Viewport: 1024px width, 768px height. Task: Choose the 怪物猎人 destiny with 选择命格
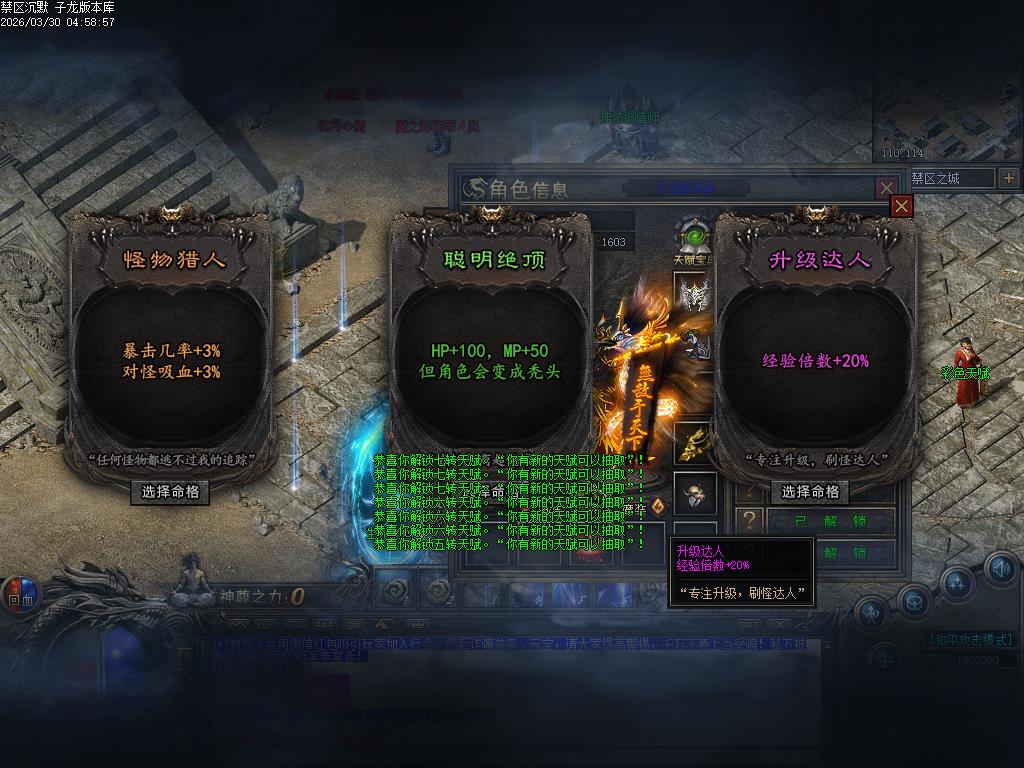tap(170, 492)
